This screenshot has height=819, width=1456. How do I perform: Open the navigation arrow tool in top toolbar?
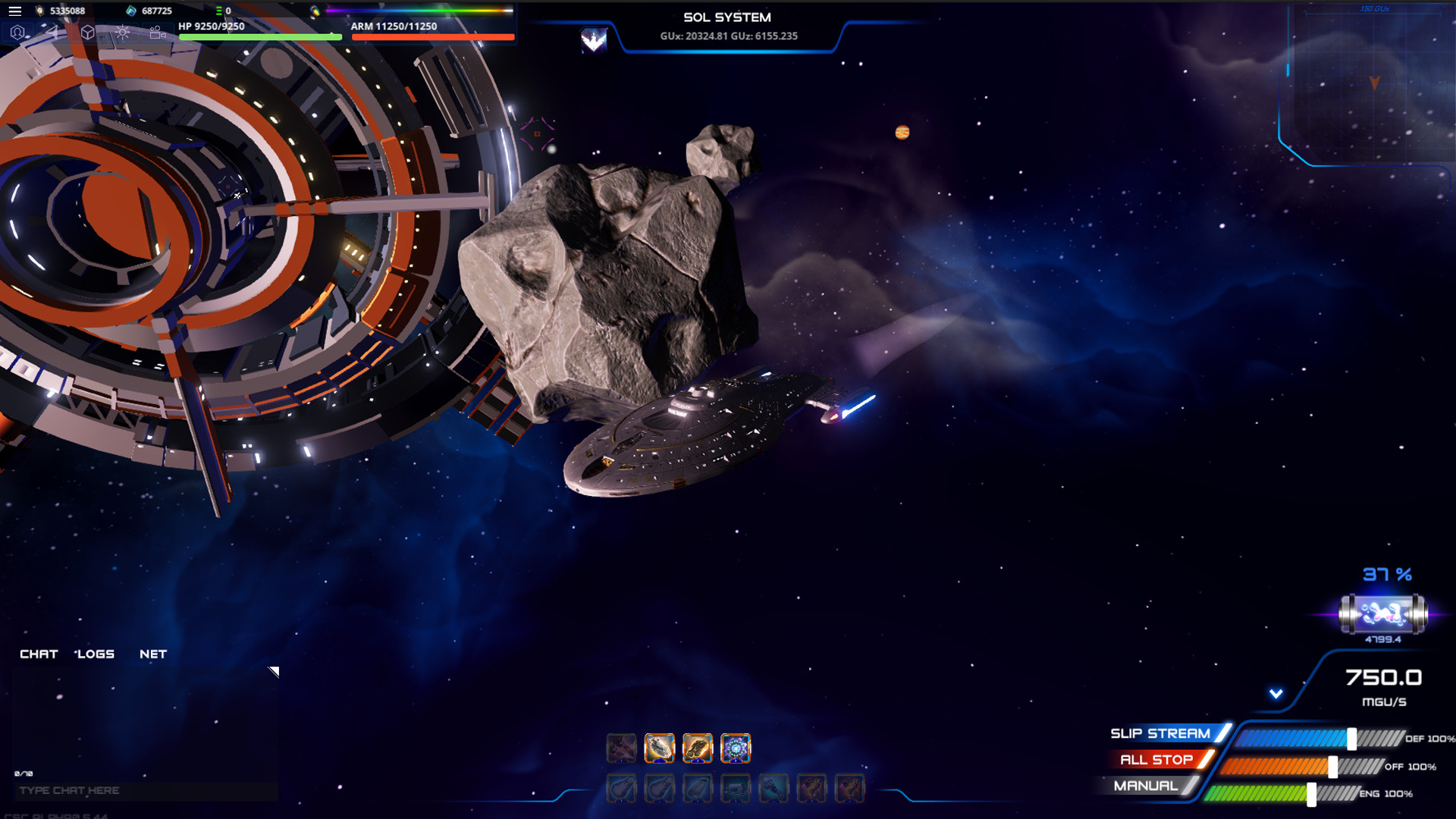tap(52, 32)
